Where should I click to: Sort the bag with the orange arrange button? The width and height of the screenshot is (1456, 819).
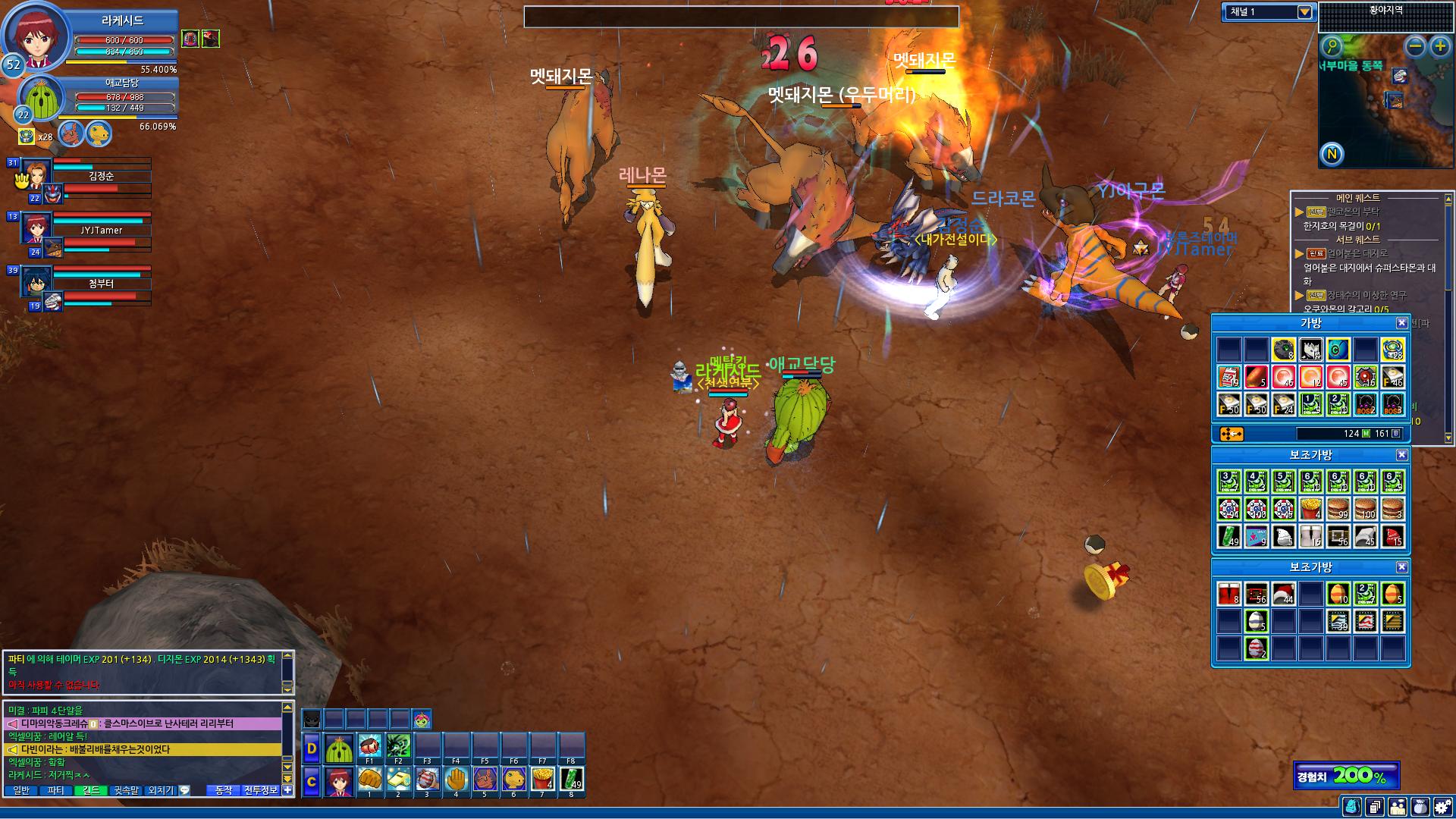[x=1231, y=434]
